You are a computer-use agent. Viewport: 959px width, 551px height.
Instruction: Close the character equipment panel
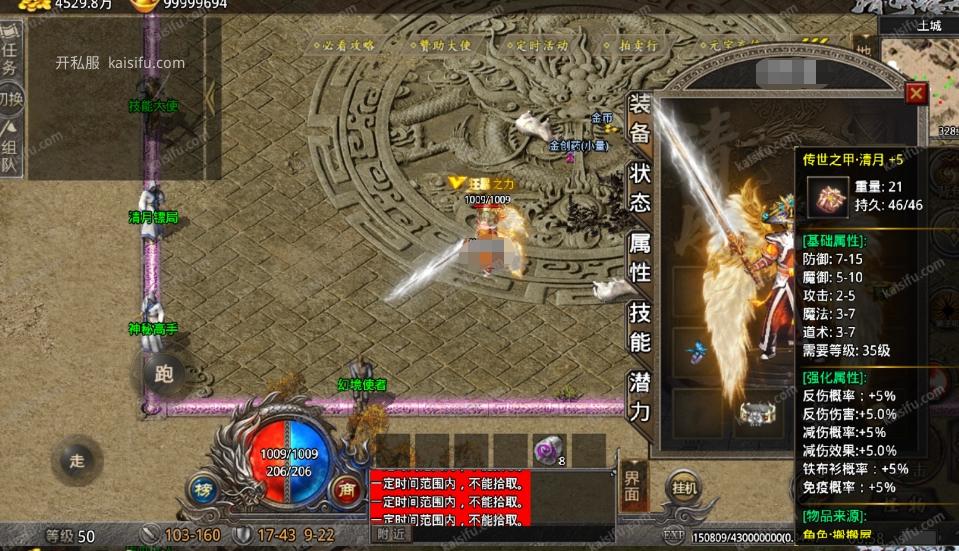[915, 93]
